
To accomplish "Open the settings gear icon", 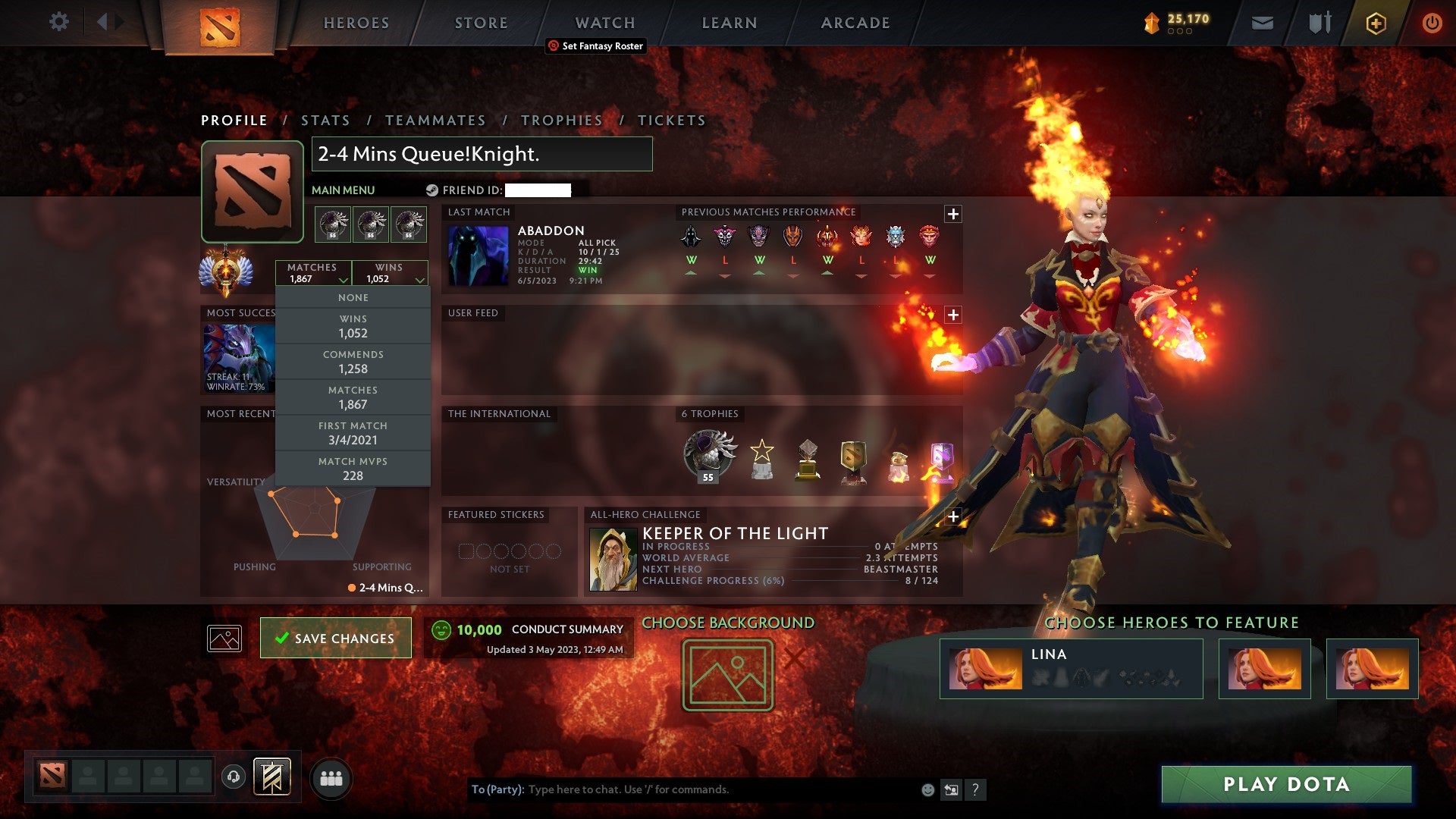I will pyautogui.click(x=58, y=22).
